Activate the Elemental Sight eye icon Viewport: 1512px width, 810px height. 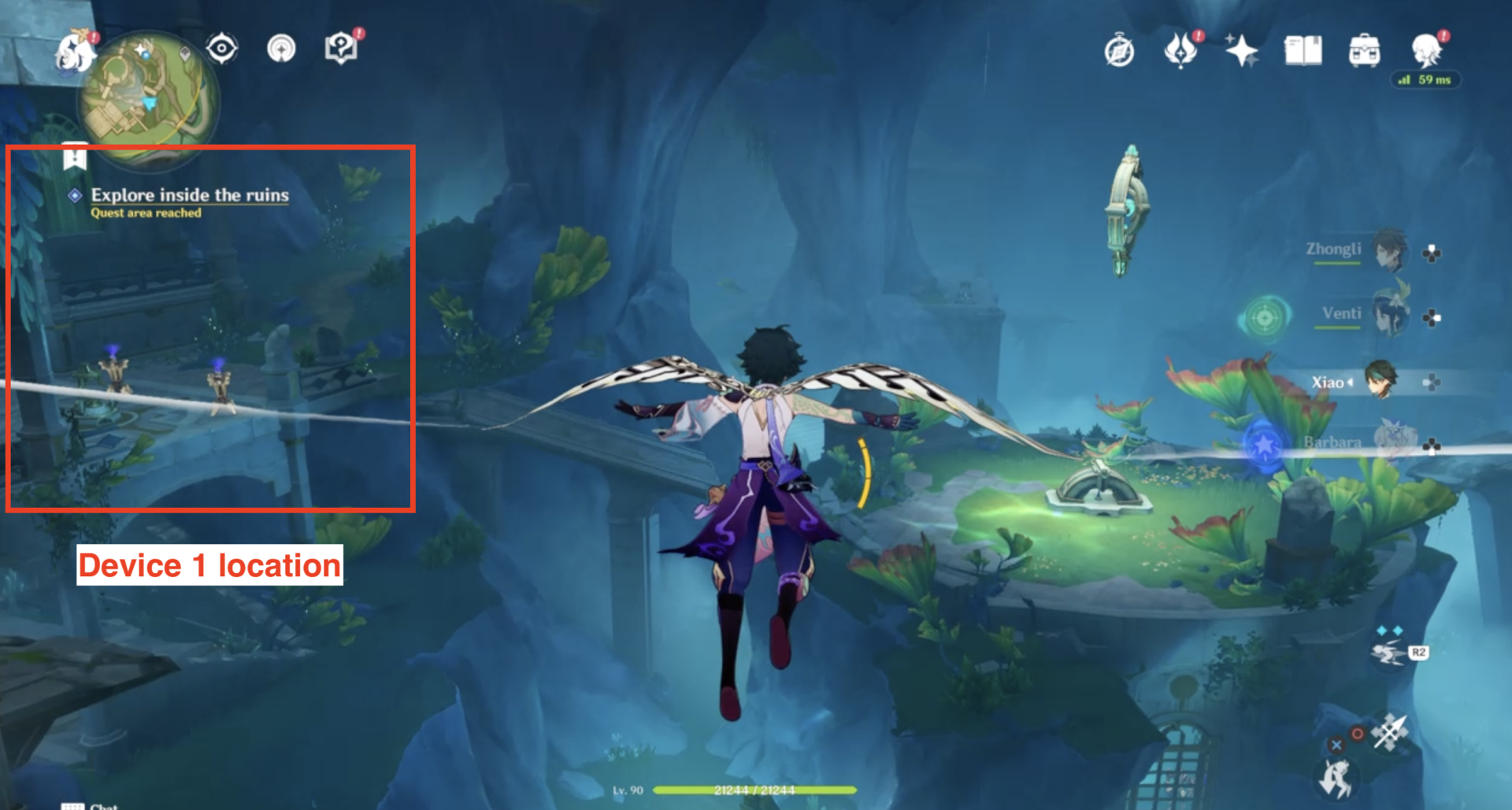tap(221, 49)
